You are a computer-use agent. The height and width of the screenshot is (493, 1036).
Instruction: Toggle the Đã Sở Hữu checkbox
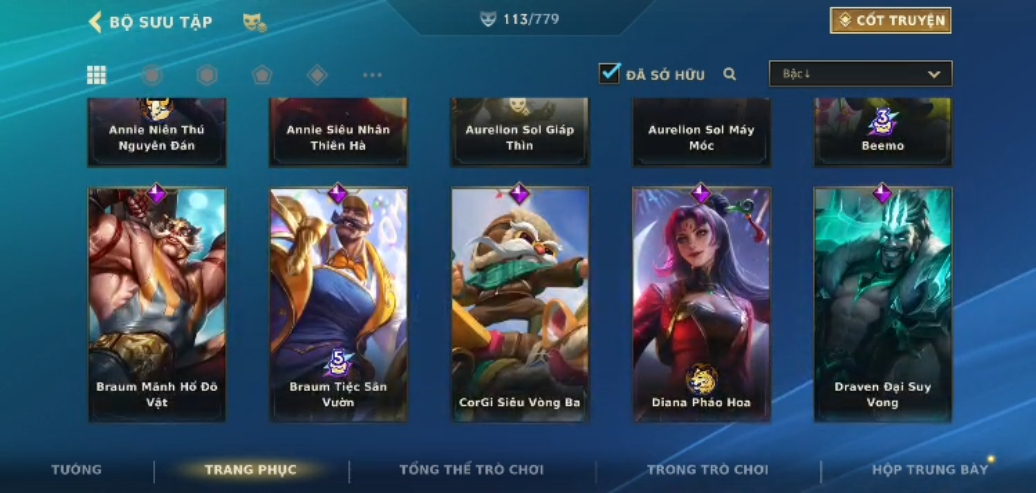(x=610, y=74)
